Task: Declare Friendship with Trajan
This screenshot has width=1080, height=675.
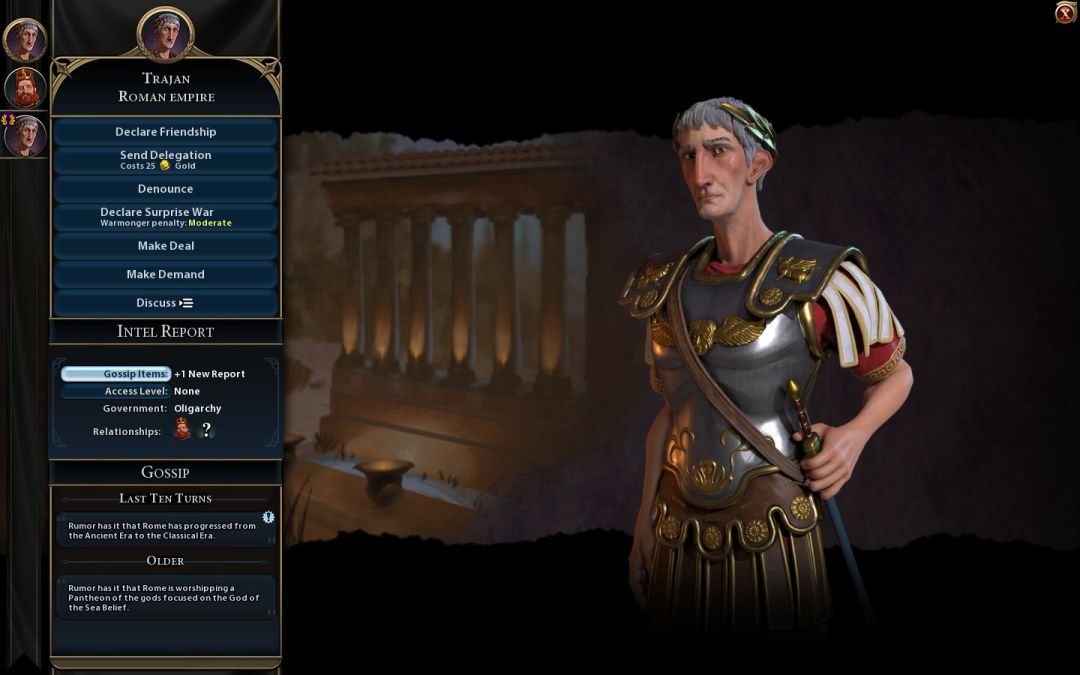Action: coord(165,132)
